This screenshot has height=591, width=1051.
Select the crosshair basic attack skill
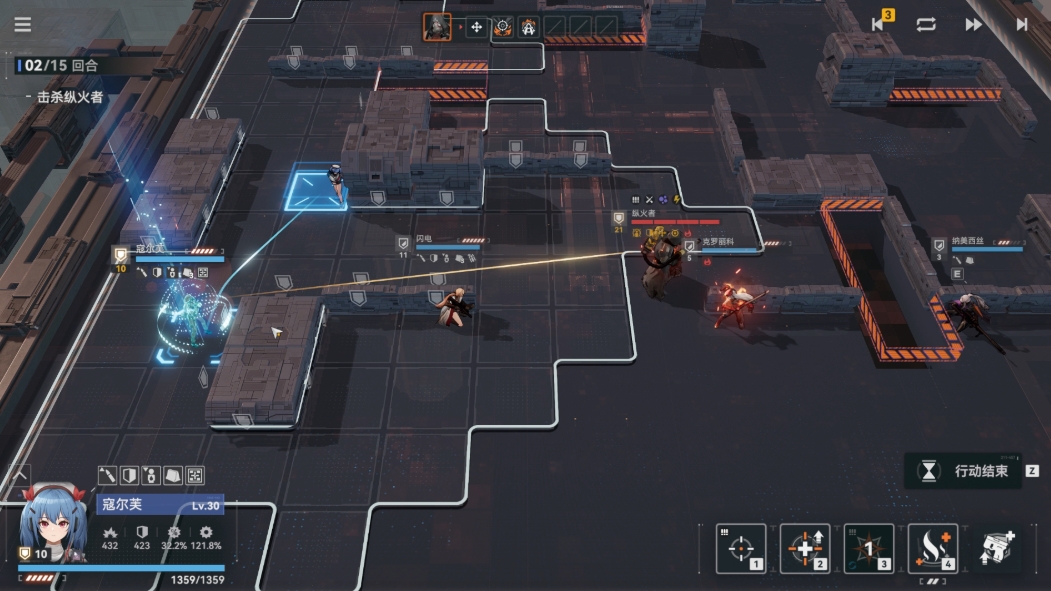(x=741, y=548)
